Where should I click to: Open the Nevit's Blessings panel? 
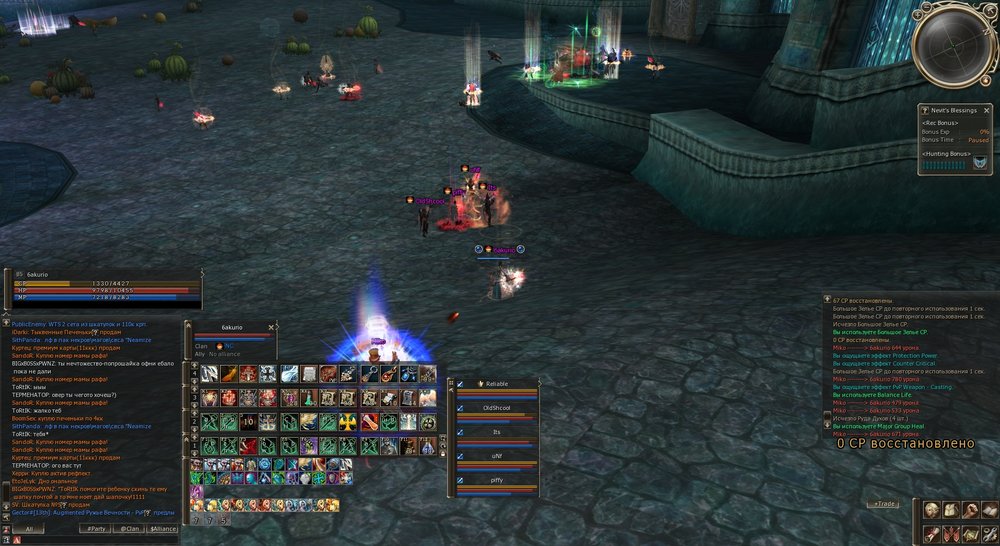point(954,110)
